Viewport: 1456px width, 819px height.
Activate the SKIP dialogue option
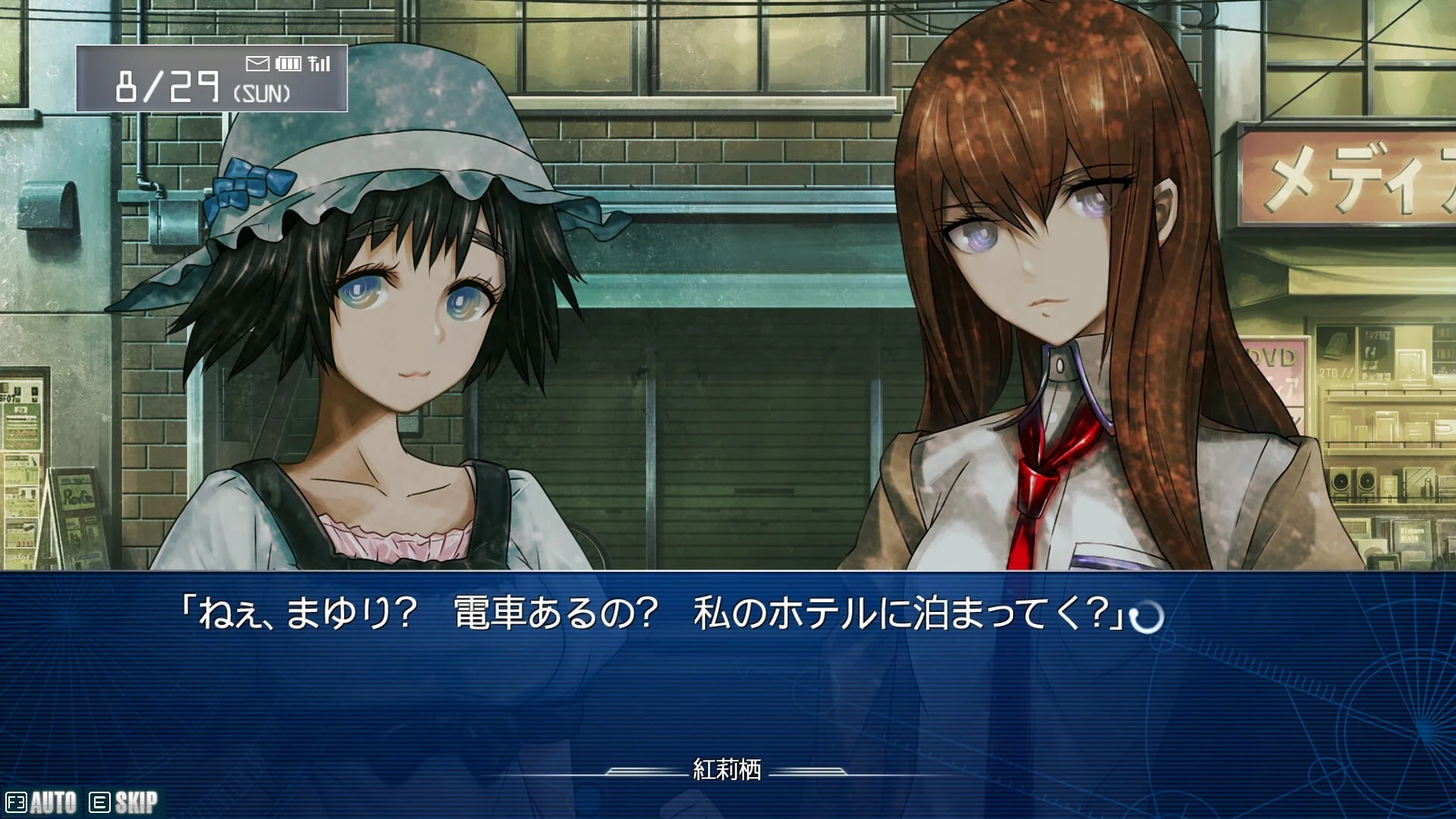click(124, 802)
